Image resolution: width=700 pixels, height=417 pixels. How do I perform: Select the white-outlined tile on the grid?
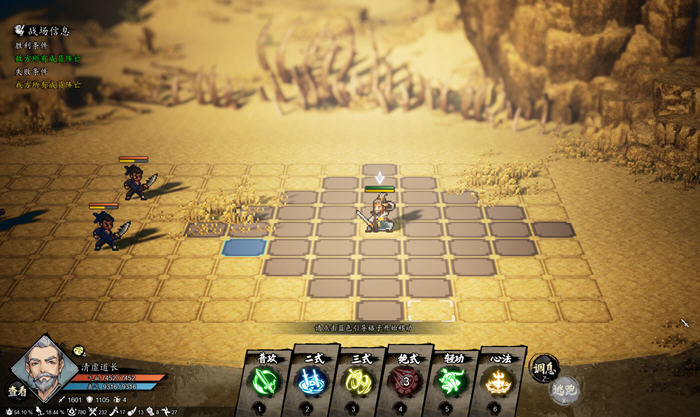(431, 309)
